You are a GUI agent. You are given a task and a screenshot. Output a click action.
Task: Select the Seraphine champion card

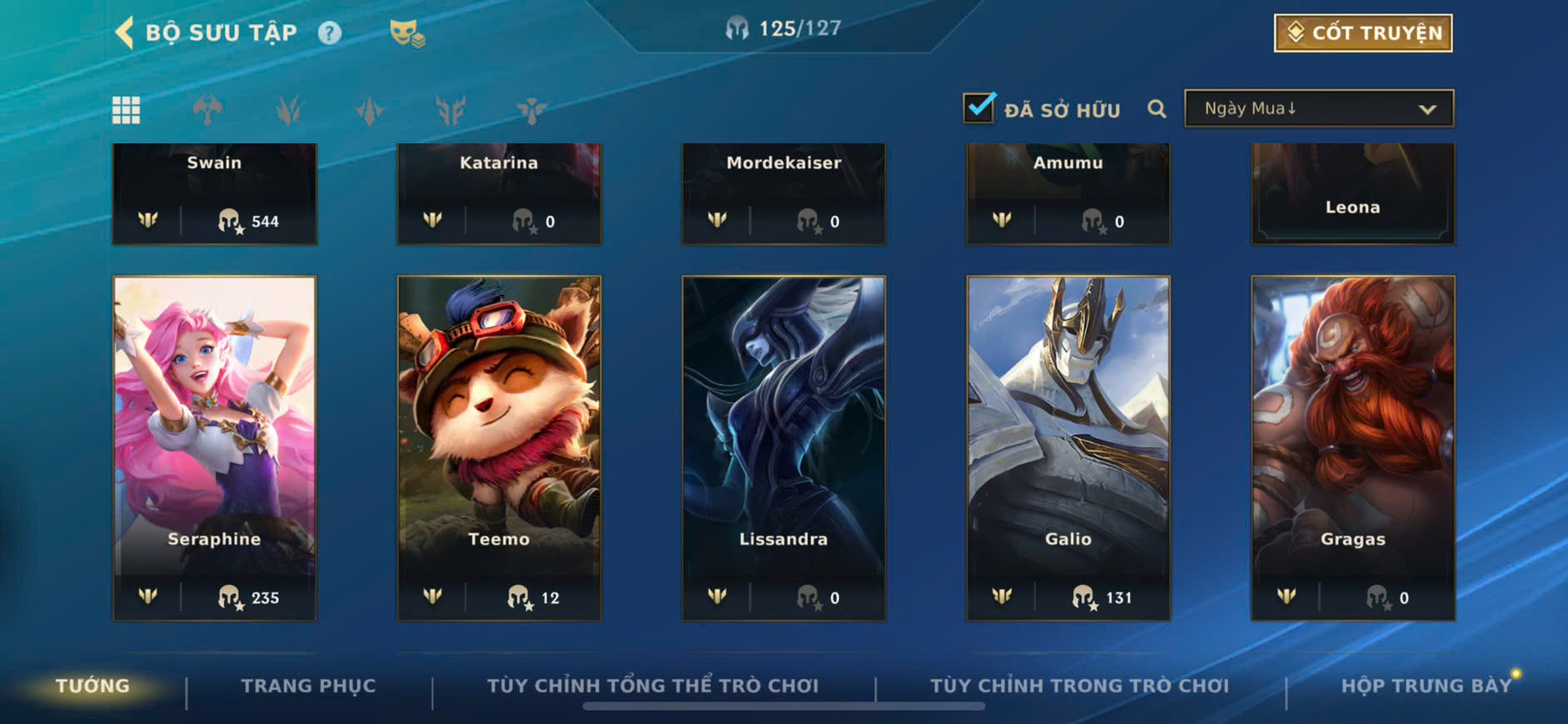coord(215,448)
